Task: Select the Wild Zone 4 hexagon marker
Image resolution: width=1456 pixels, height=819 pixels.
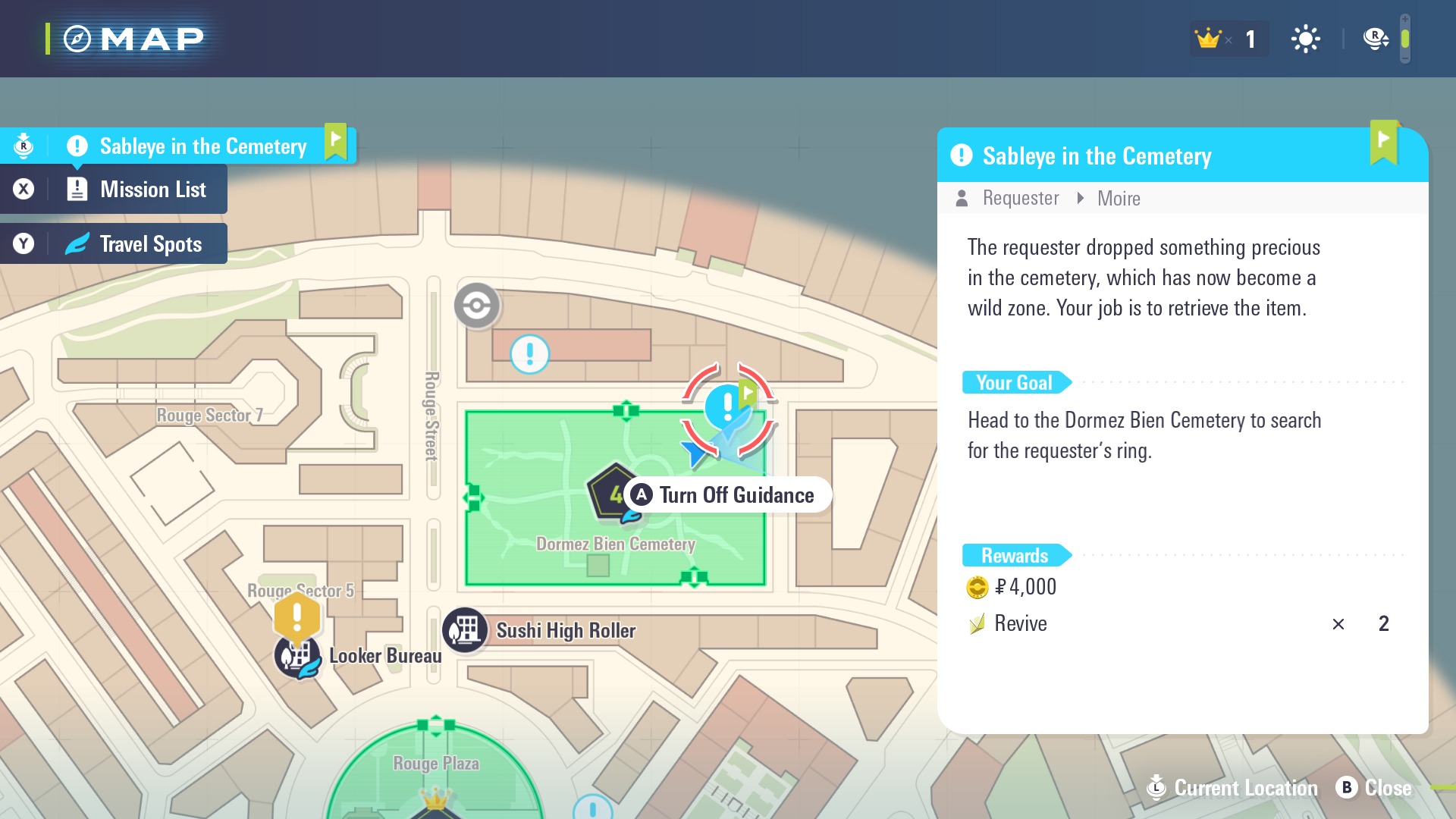Action: (612, 493)
